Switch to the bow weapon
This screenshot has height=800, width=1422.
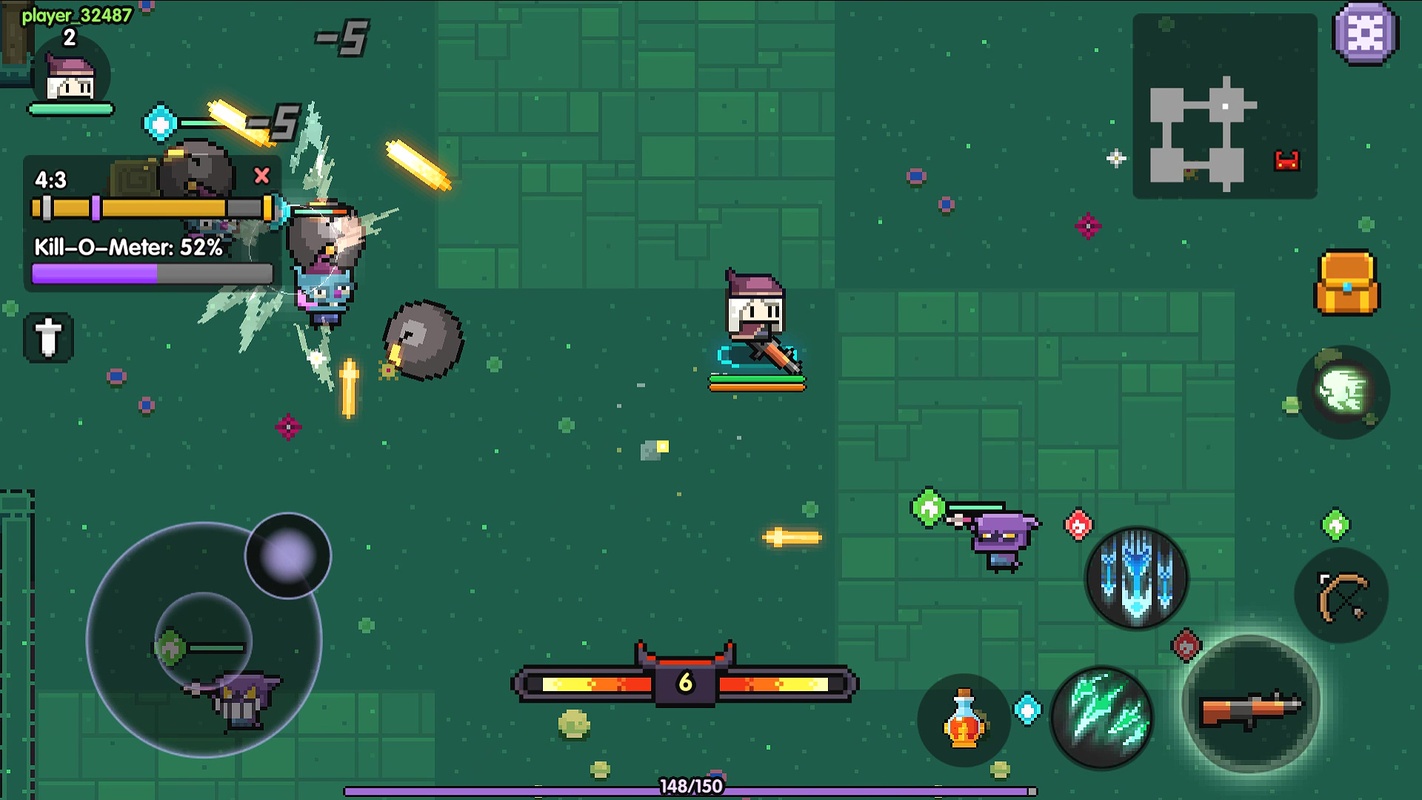pyautogui.click(x=1341, y=596)
